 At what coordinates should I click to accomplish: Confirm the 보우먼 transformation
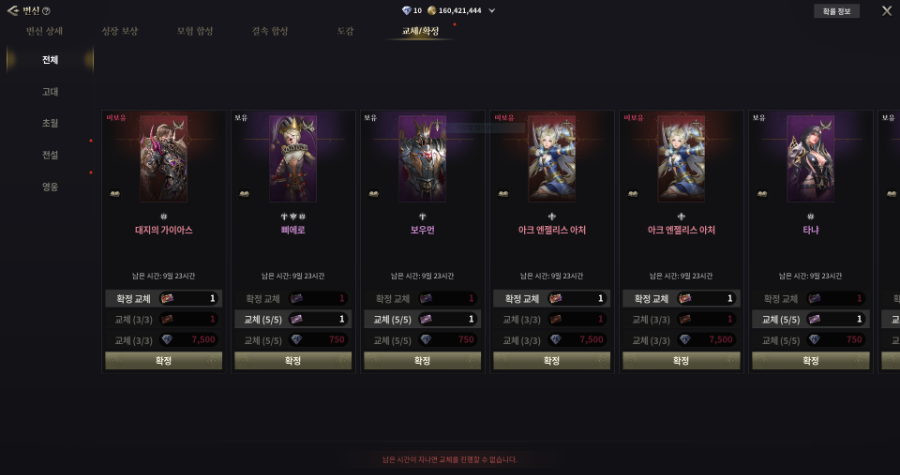[x=422, y=360]
